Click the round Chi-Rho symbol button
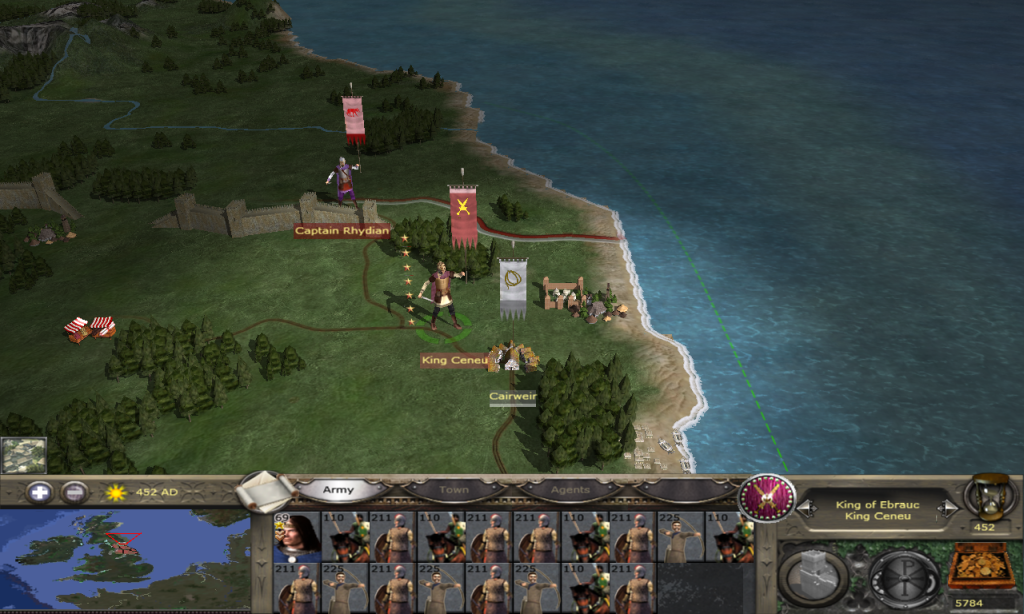Viewport: 1024px width, 614px height. click(903, 577)
